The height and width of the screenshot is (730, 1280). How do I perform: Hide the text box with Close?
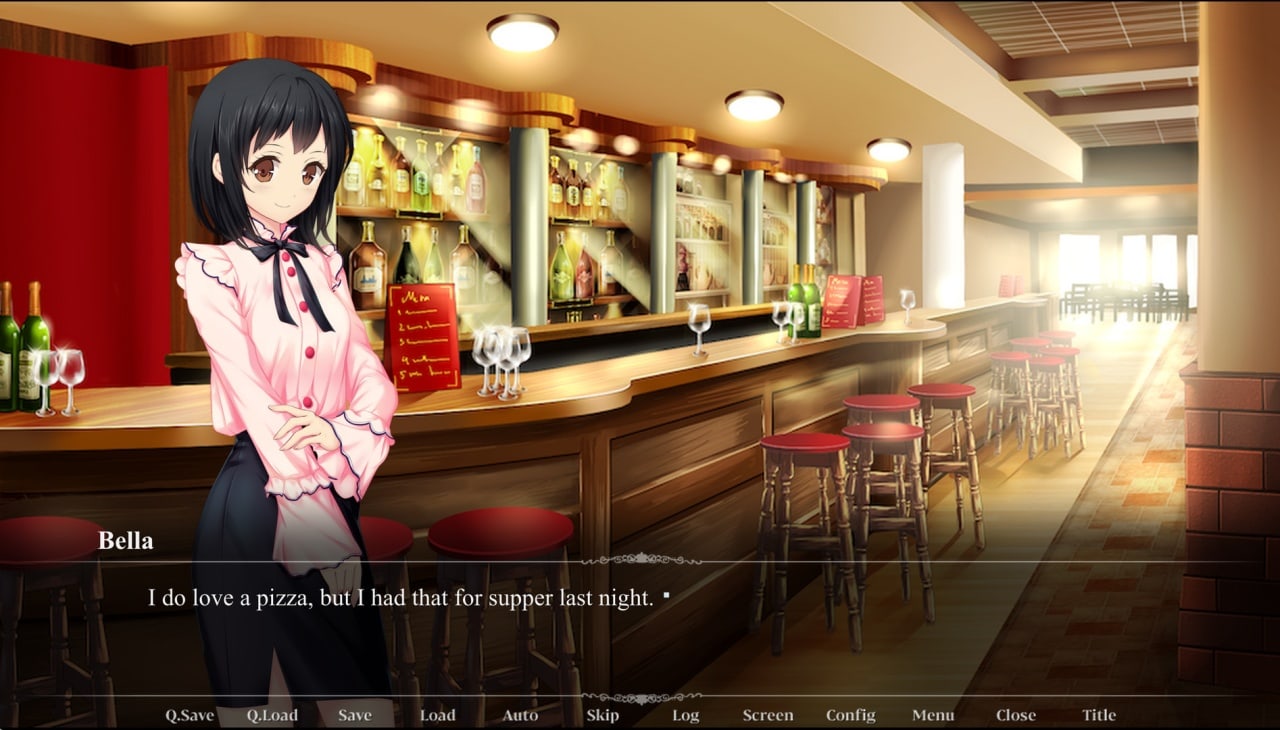[x=1016, y=715]
